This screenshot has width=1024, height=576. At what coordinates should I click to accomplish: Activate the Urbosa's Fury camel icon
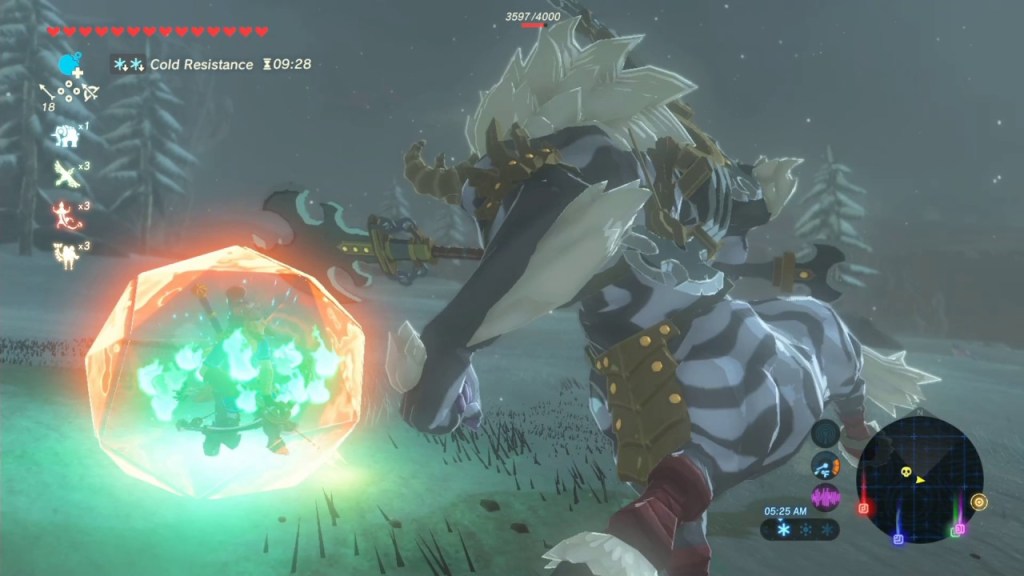pyautogui.click(x=66, y=254)
